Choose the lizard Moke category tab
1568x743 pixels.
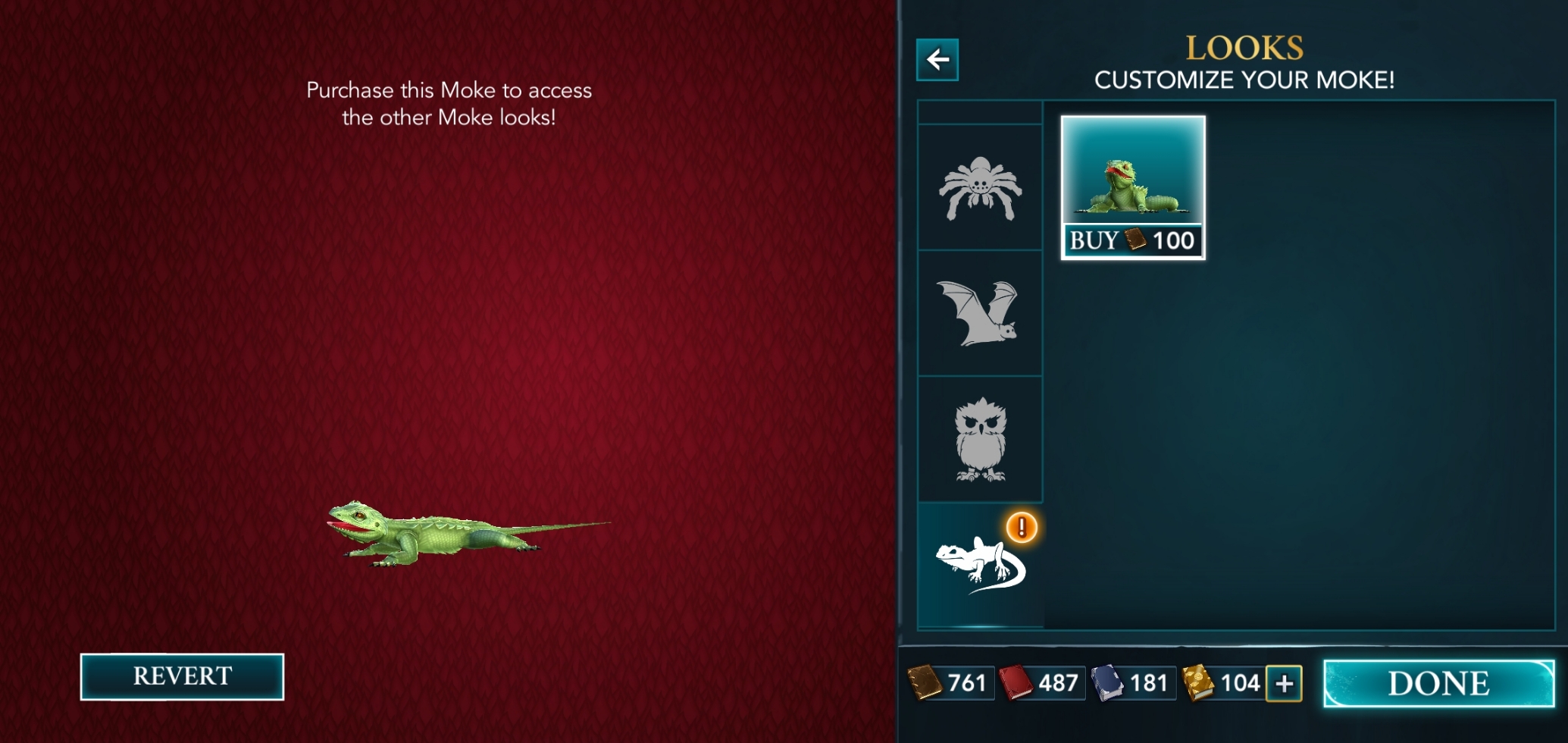point(980,566)
